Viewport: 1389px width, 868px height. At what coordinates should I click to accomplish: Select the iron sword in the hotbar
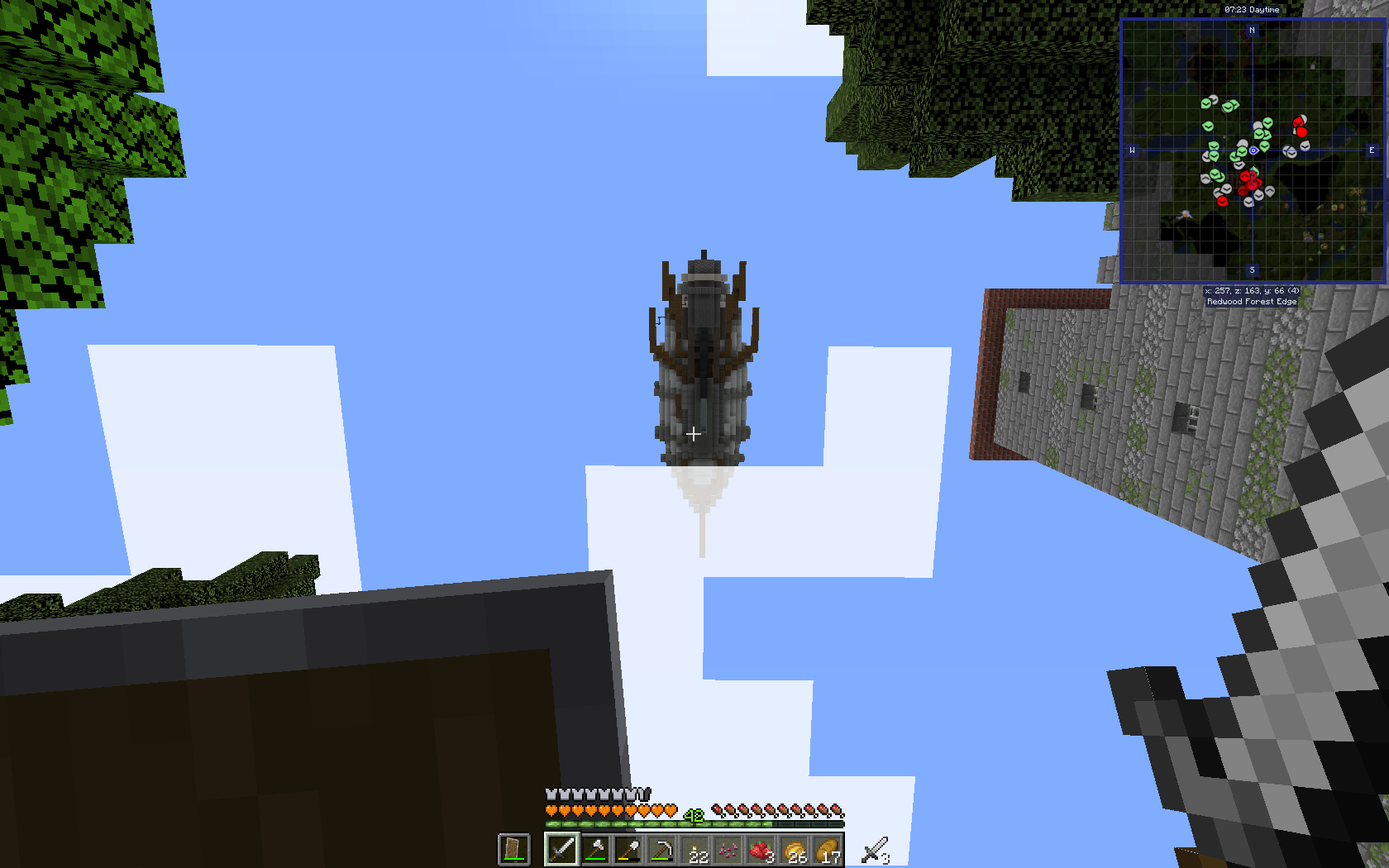click(562, 850)
